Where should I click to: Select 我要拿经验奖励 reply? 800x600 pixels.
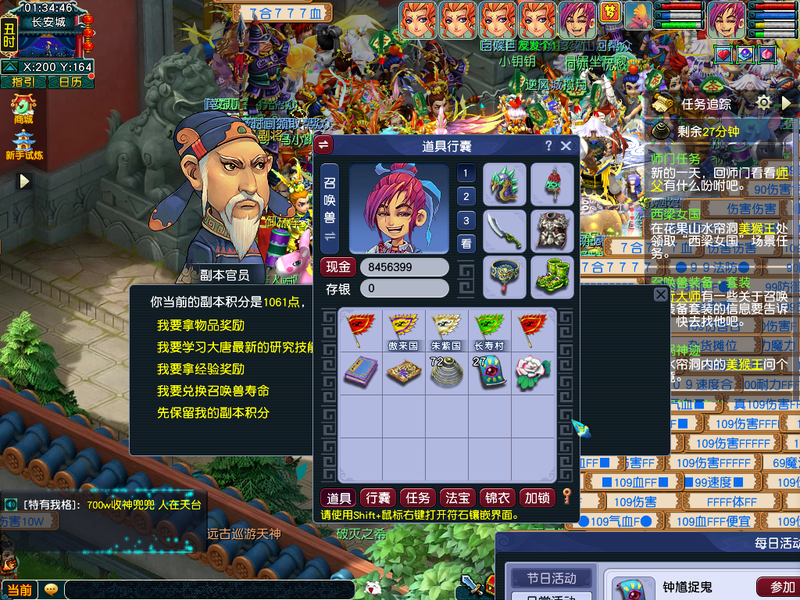coord(201,369)
